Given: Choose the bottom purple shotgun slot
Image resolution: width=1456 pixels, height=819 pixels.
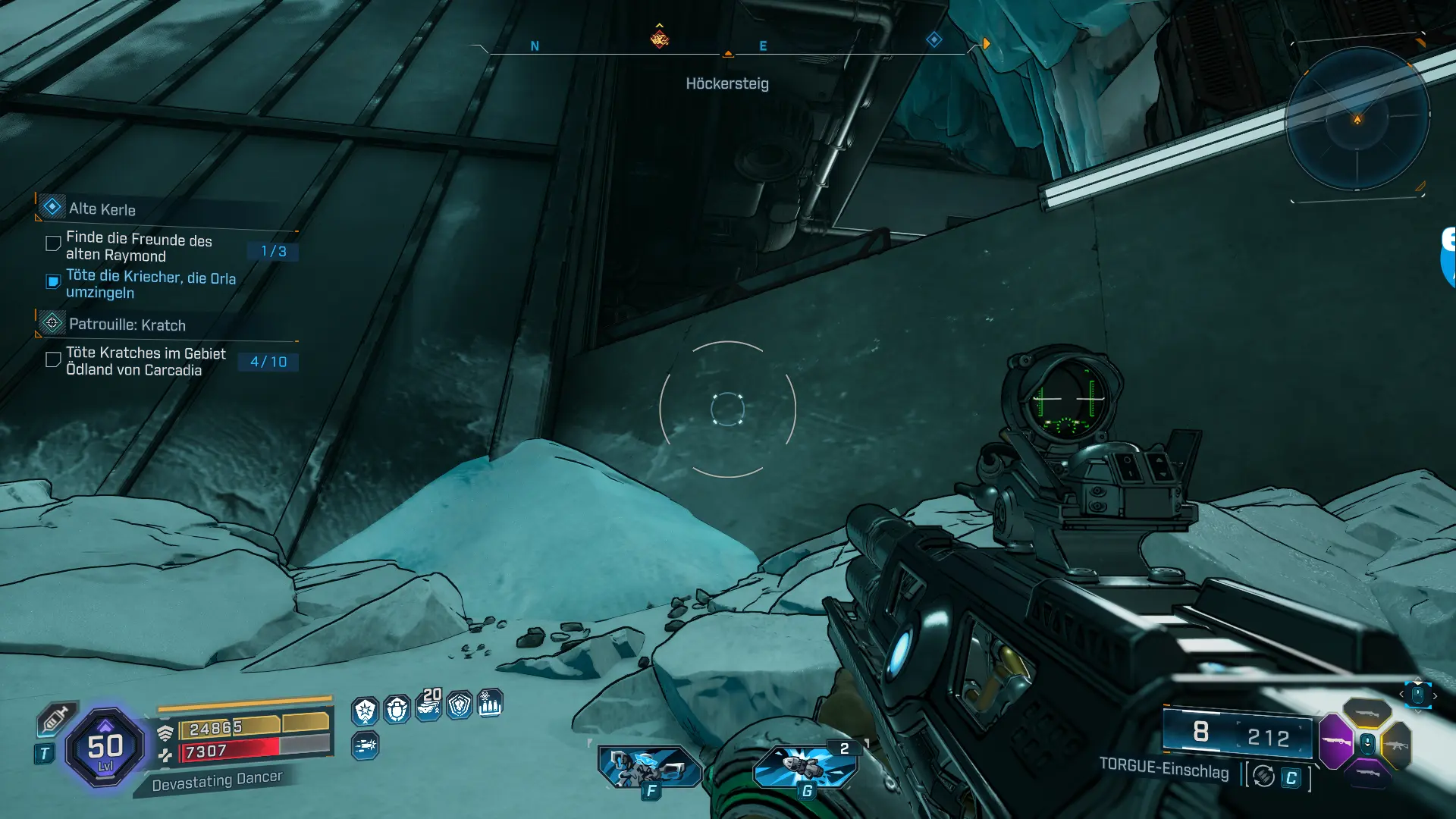Looking at the screenshot, I should (1367, 773).
